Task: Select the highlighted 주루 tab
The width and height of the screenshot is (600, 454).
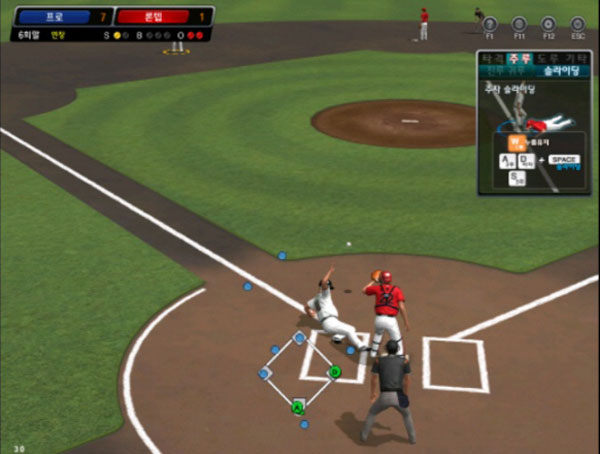Action: click(x=518, y=59)
